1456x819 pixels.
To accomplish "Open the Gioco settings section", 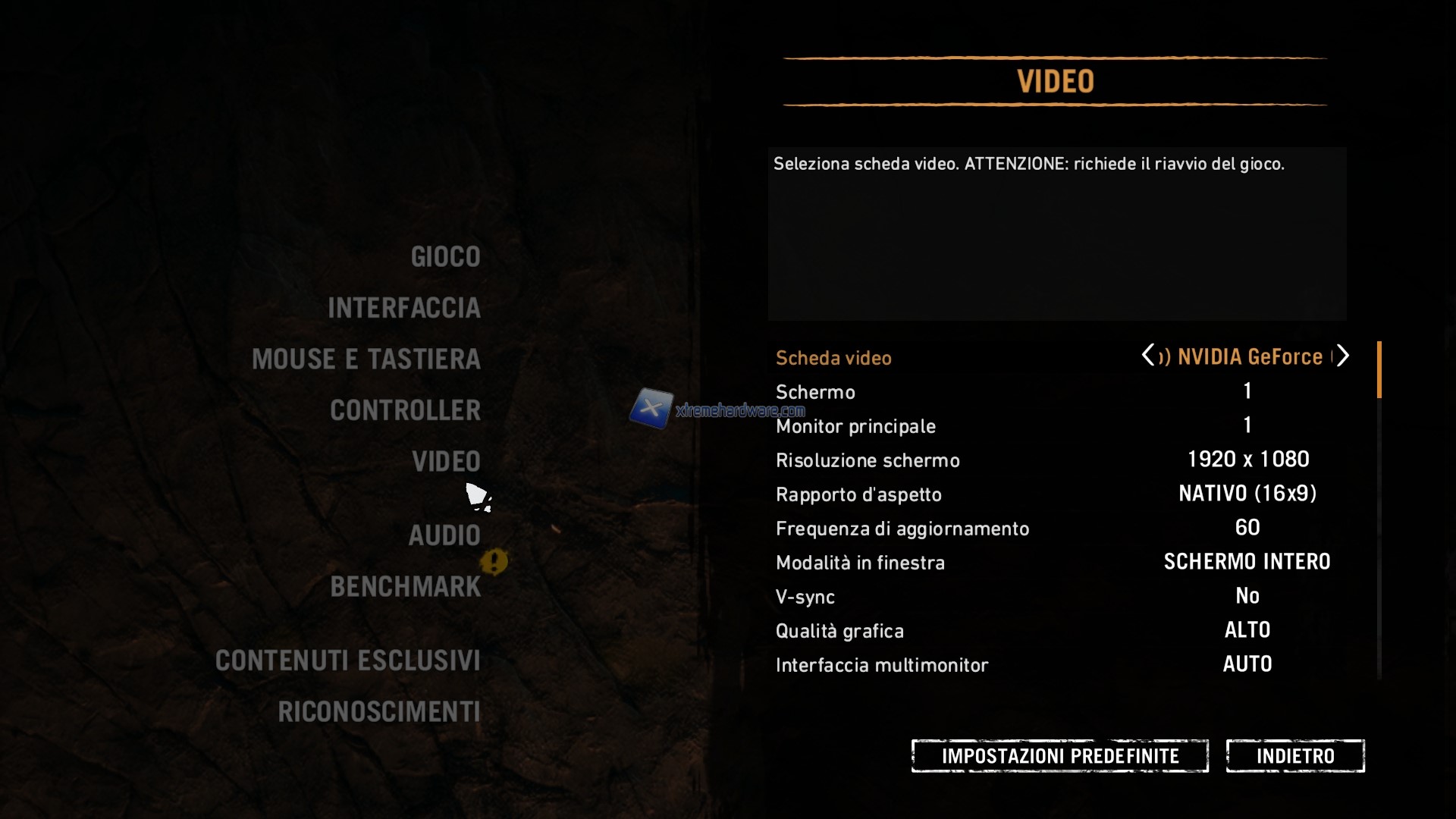I will click(445, 257).
